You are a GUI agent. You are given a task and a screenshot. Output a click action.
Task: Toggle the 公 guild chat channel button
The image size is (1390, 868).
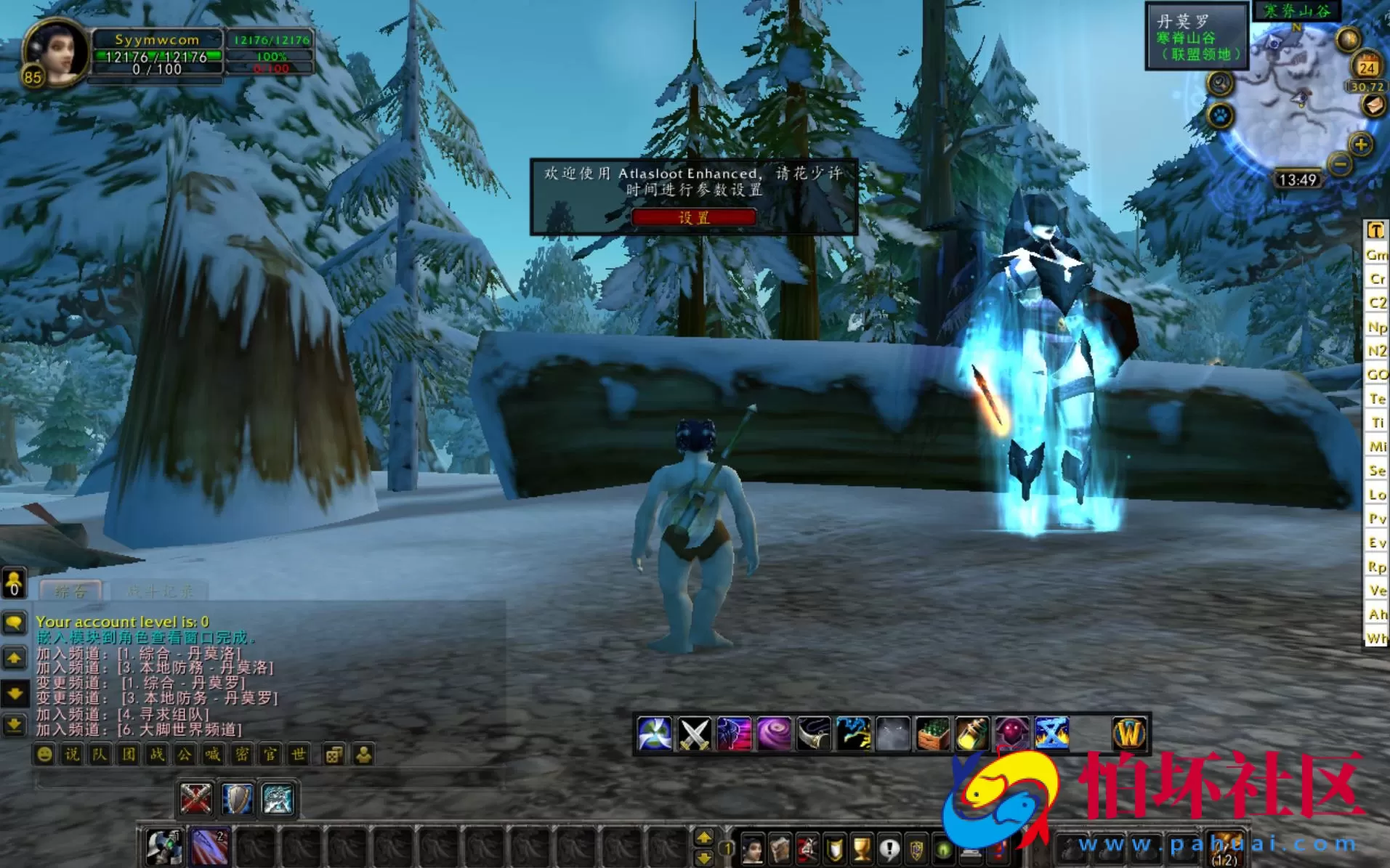[x=186, y=755]
